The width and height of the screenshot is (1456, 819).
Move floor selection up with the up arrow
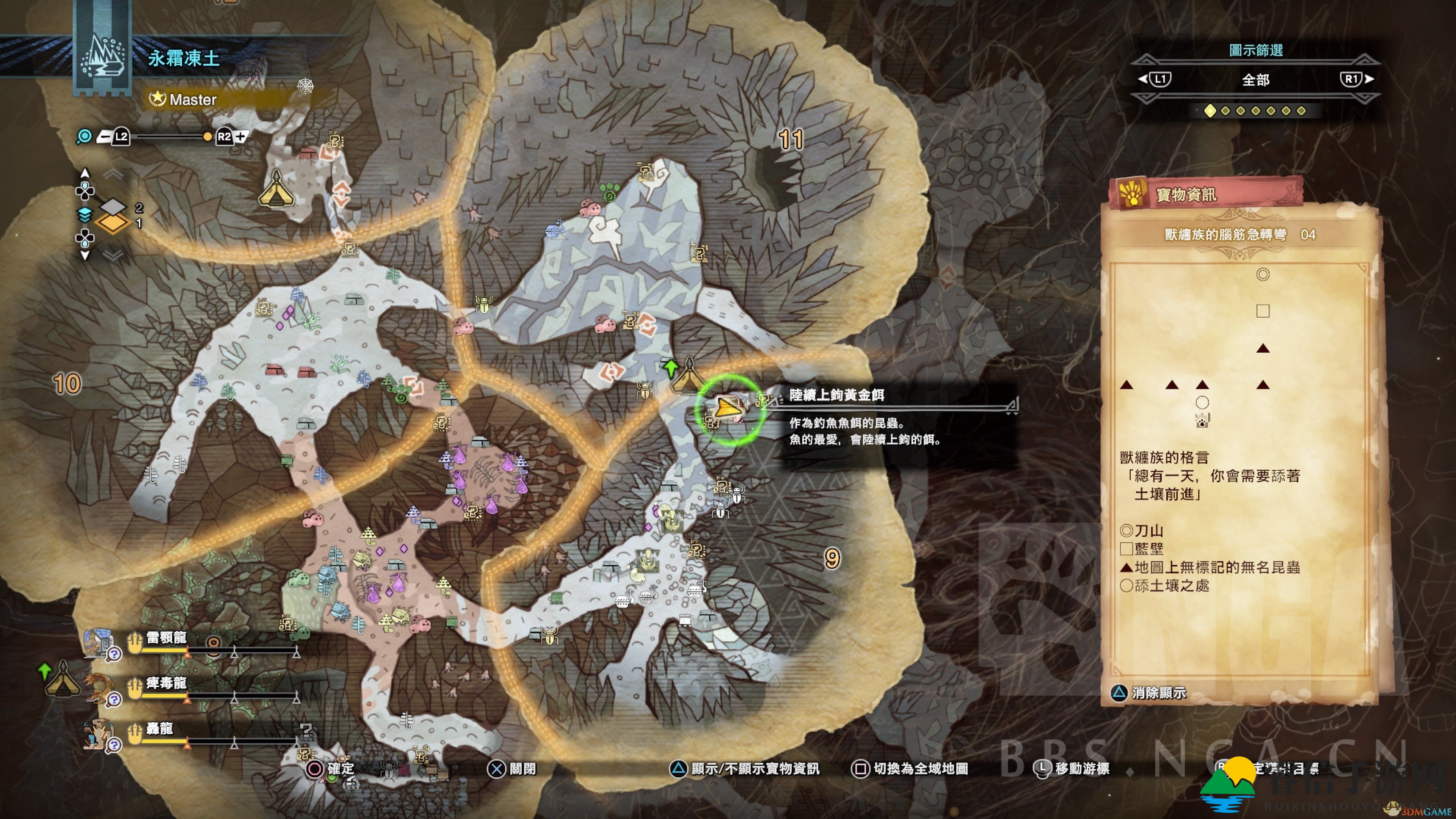tap(85, 173)
